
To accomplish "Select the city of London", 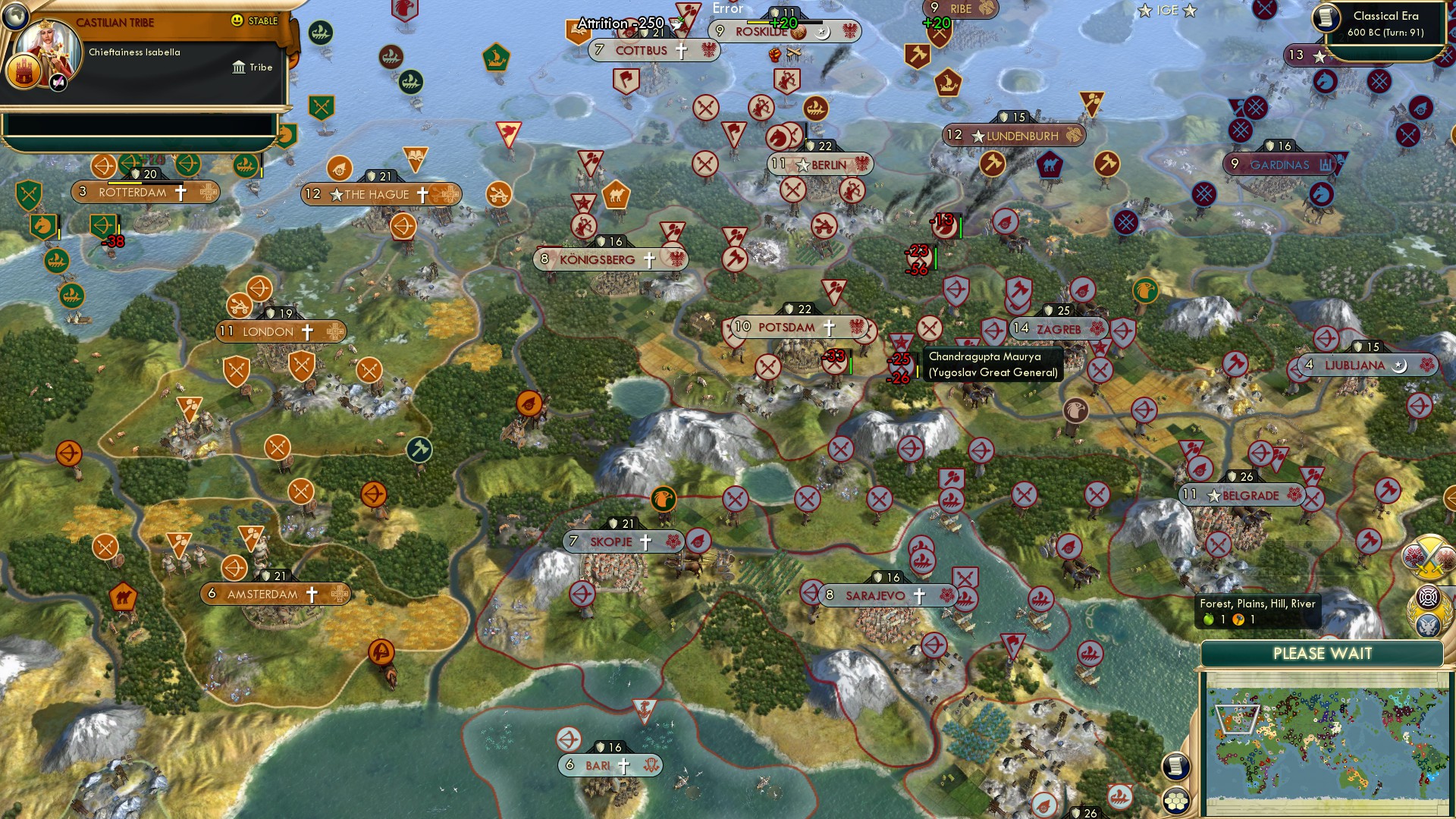I will click(281, 331).
